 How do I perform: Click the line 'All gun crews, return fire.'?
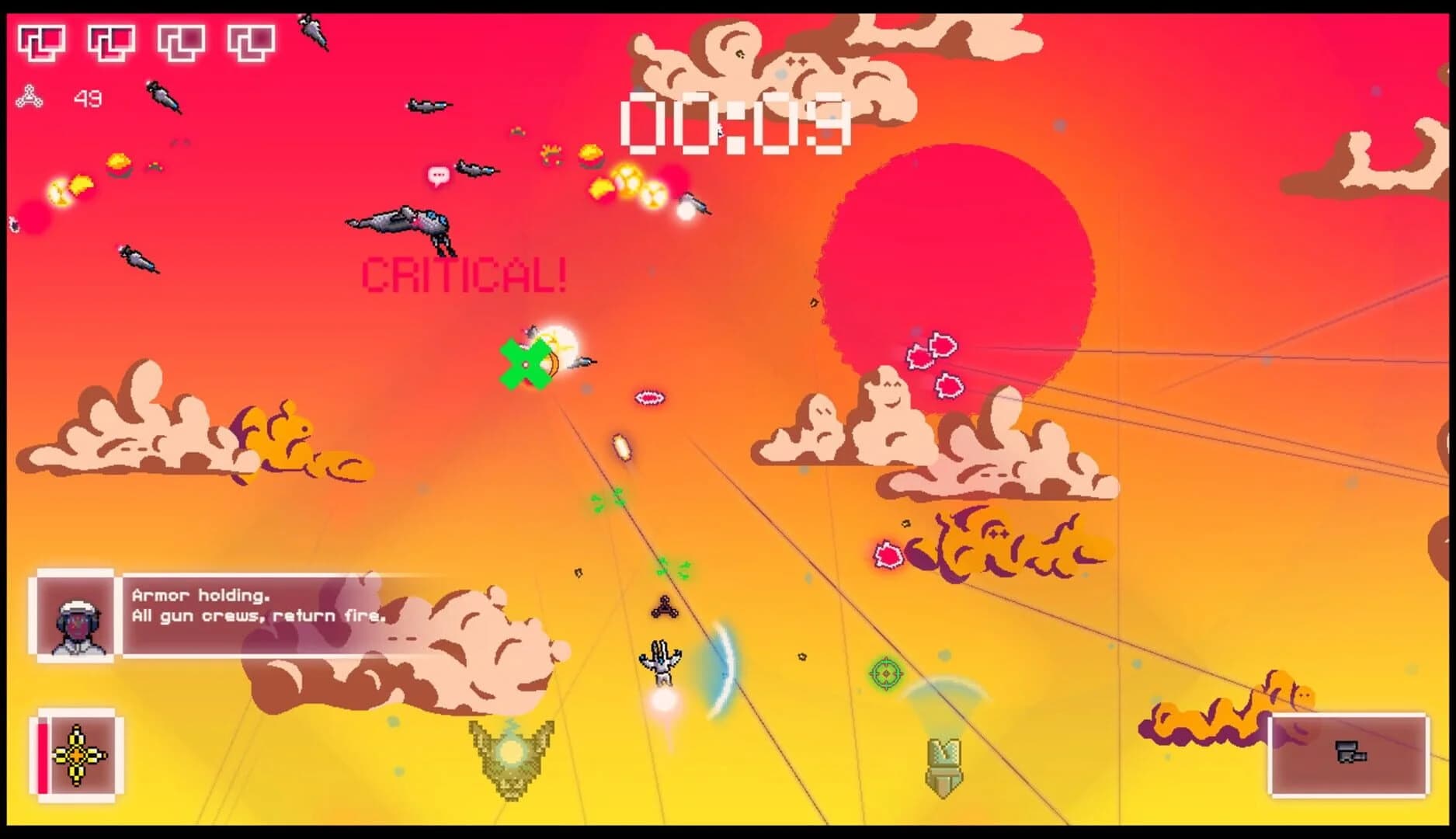coord(258,615)
